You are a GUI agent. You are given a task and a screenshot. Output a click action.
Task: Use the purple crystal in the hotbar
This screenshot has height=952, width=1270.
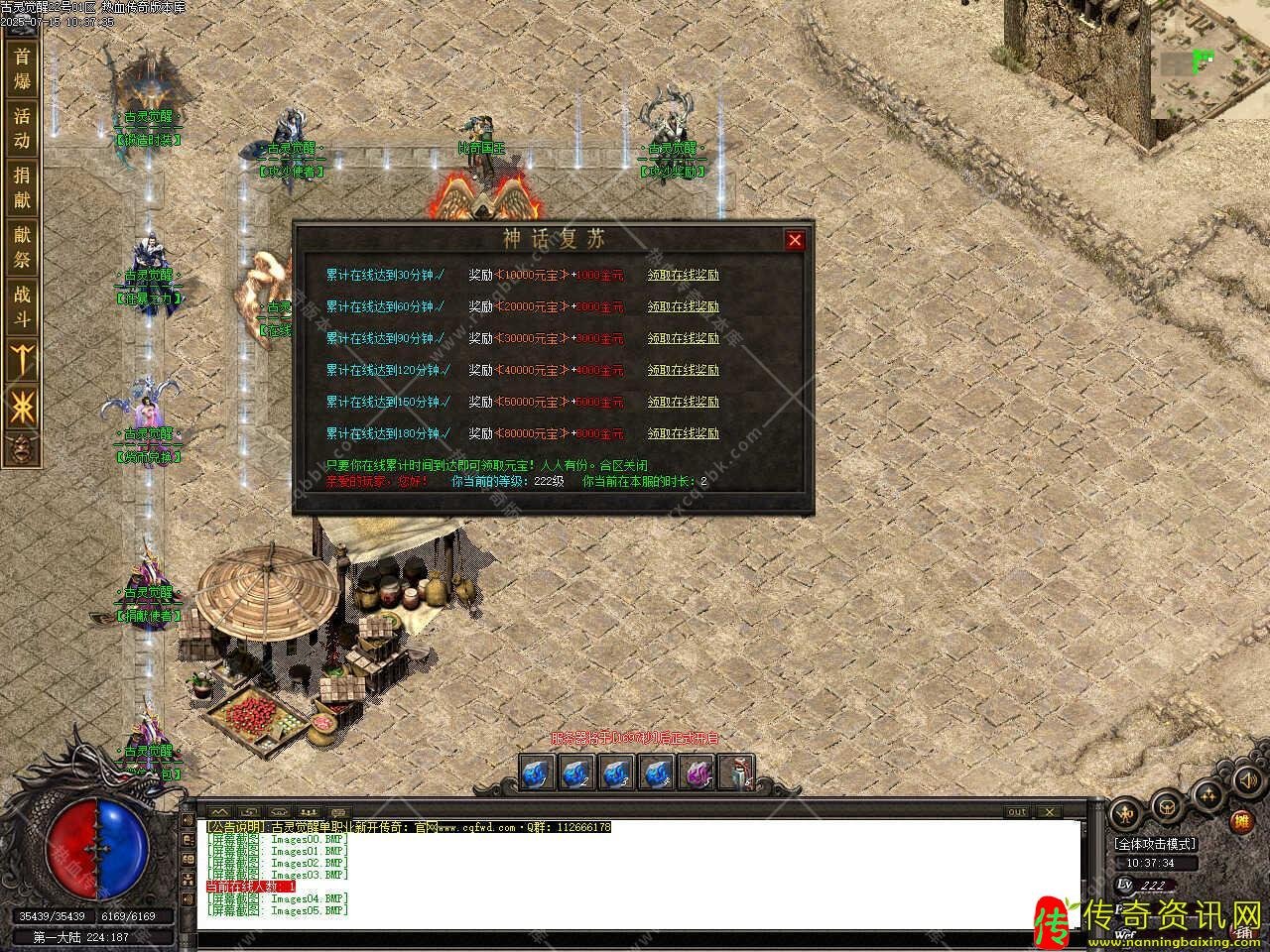click(x=698, y=773)
